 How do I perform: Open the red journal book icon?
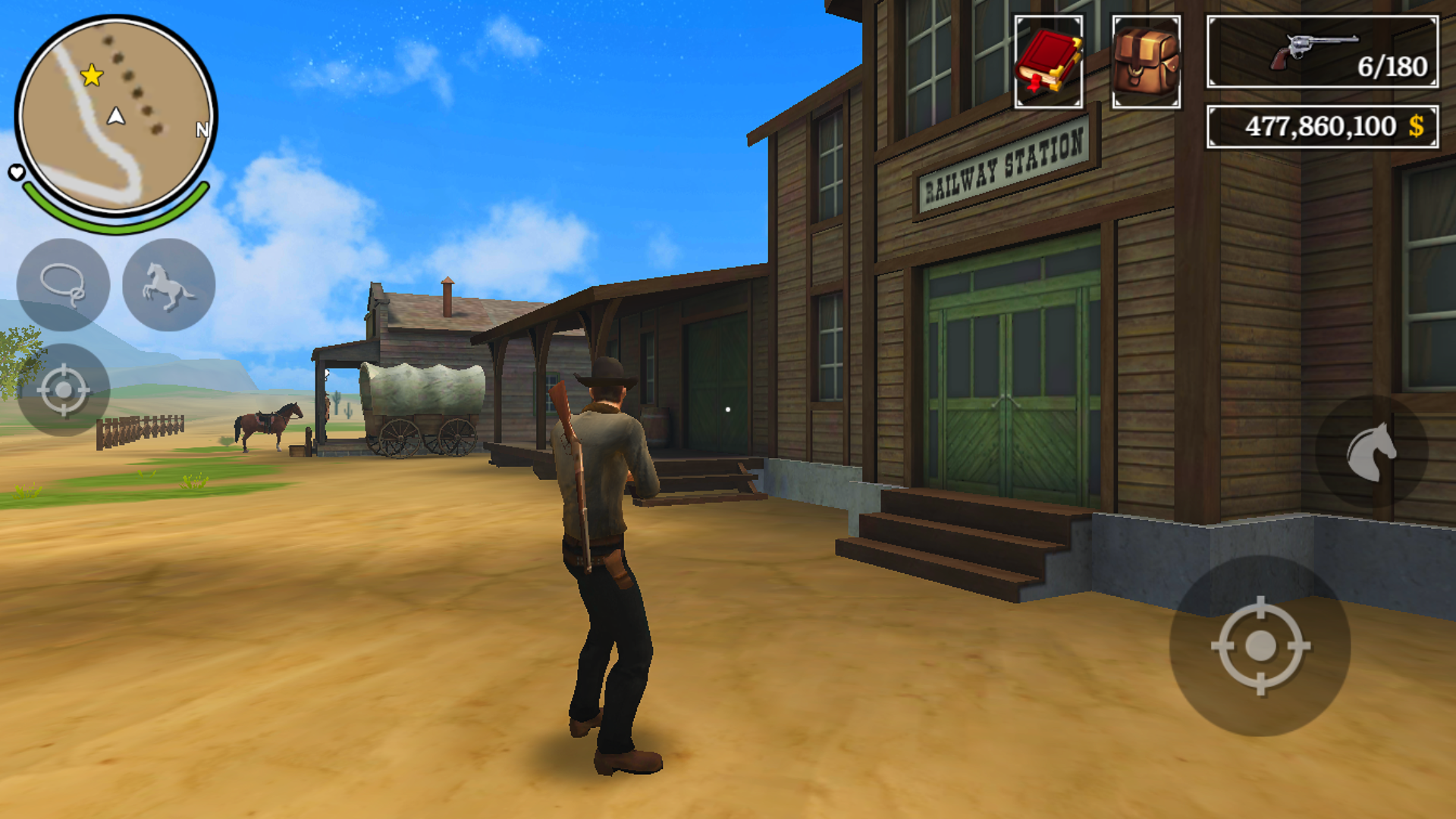coord(1047,59)
